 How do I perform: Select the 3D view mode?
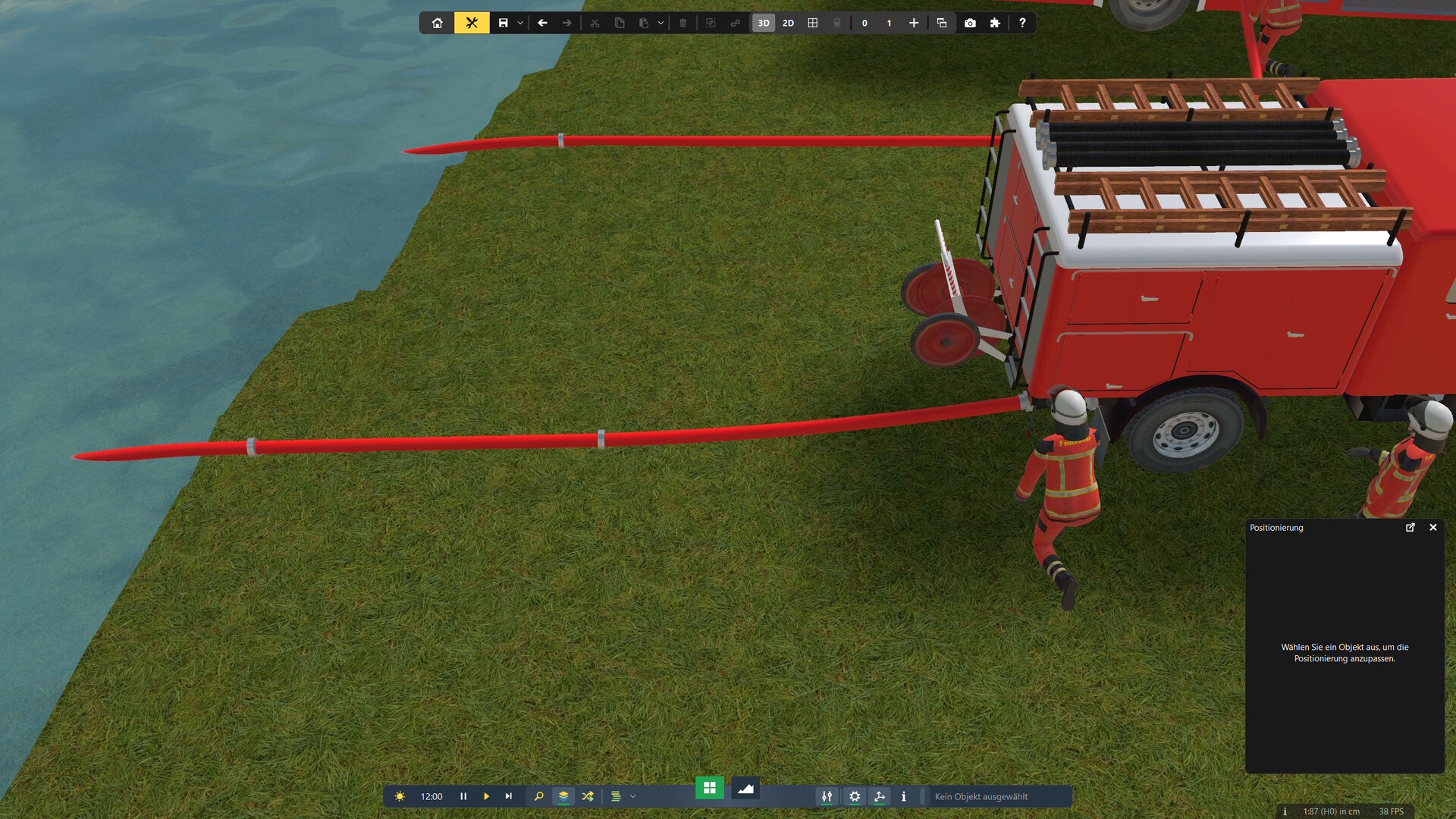tap(764, 23)
